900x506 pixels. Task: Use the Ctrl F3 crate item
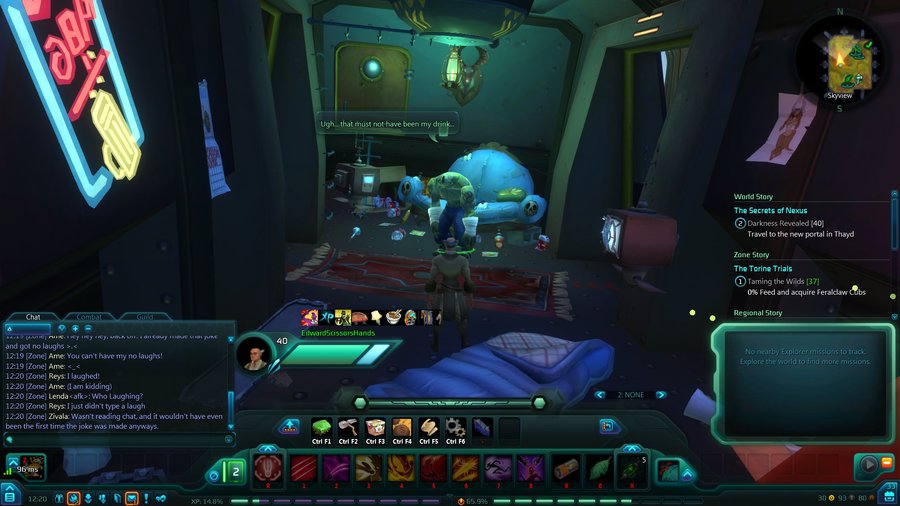coord(375,427)
